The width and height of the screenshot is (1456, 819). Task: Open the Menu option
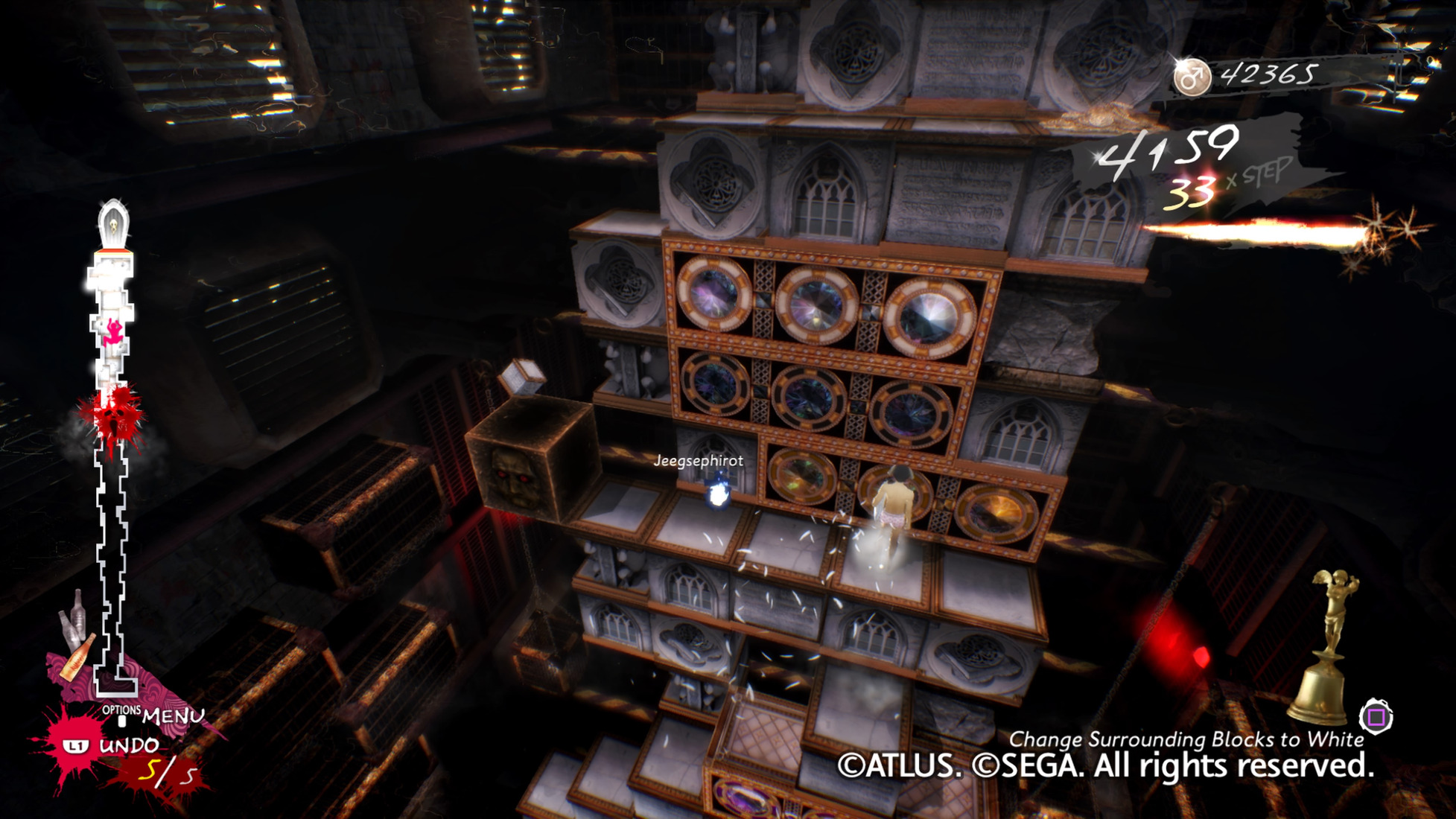coord(171,716)
